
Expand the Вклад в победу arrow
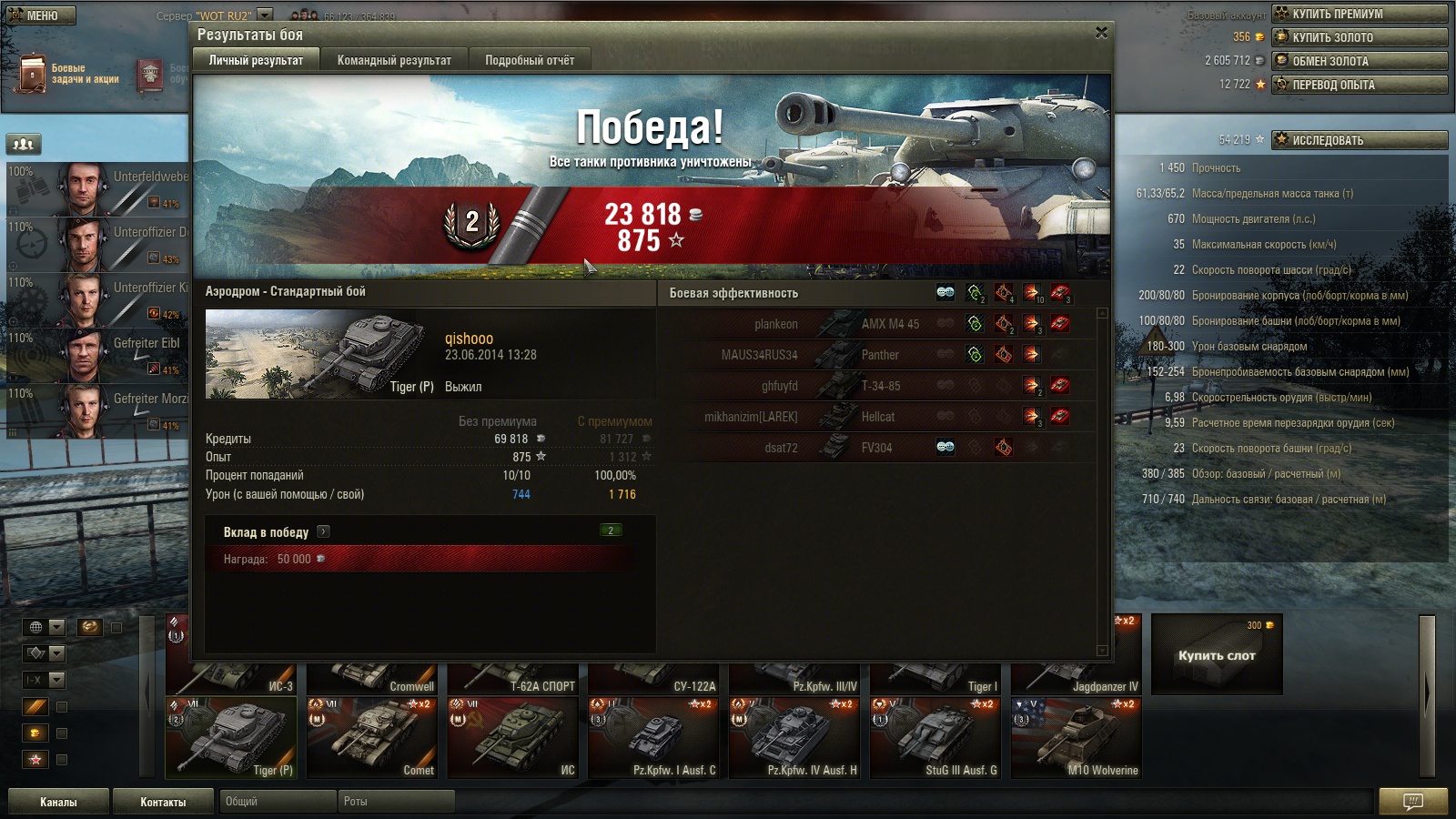pyautogui.click(x=323, y=532)
